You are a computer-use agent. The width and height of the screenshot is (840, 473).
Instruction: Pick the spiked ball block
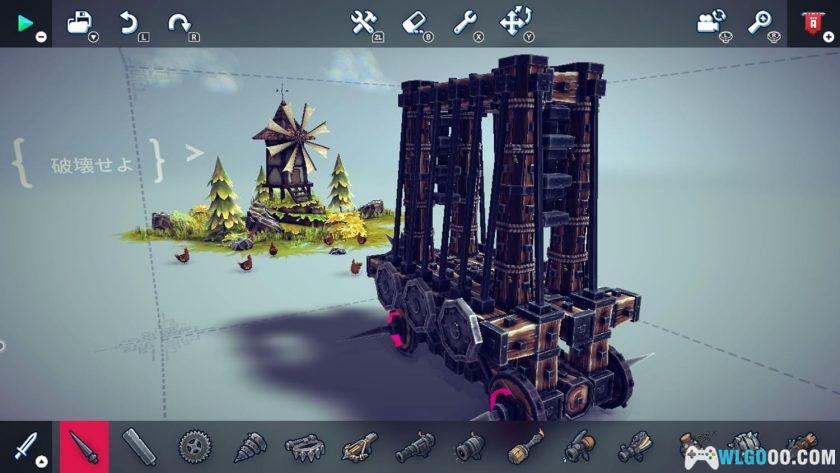744,446
